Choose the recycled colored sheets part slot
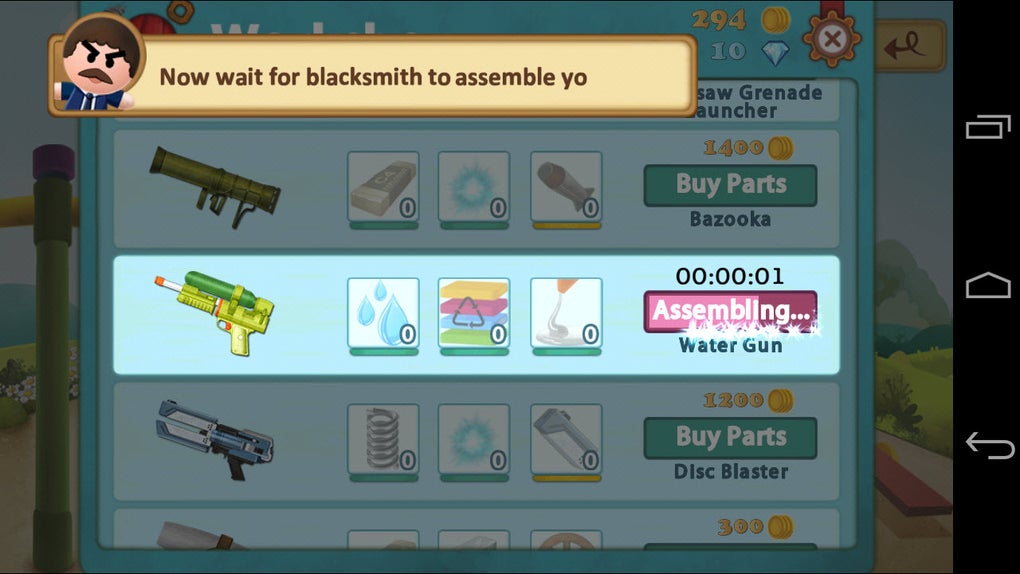Image resolution: width=1020 pixels, height=574 pixels. tap(474, 313)
